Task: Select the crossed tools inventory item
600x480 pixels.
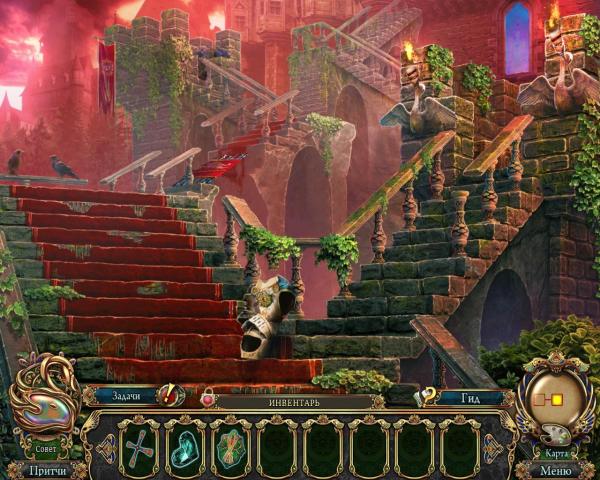Action: tap(139, 447)
